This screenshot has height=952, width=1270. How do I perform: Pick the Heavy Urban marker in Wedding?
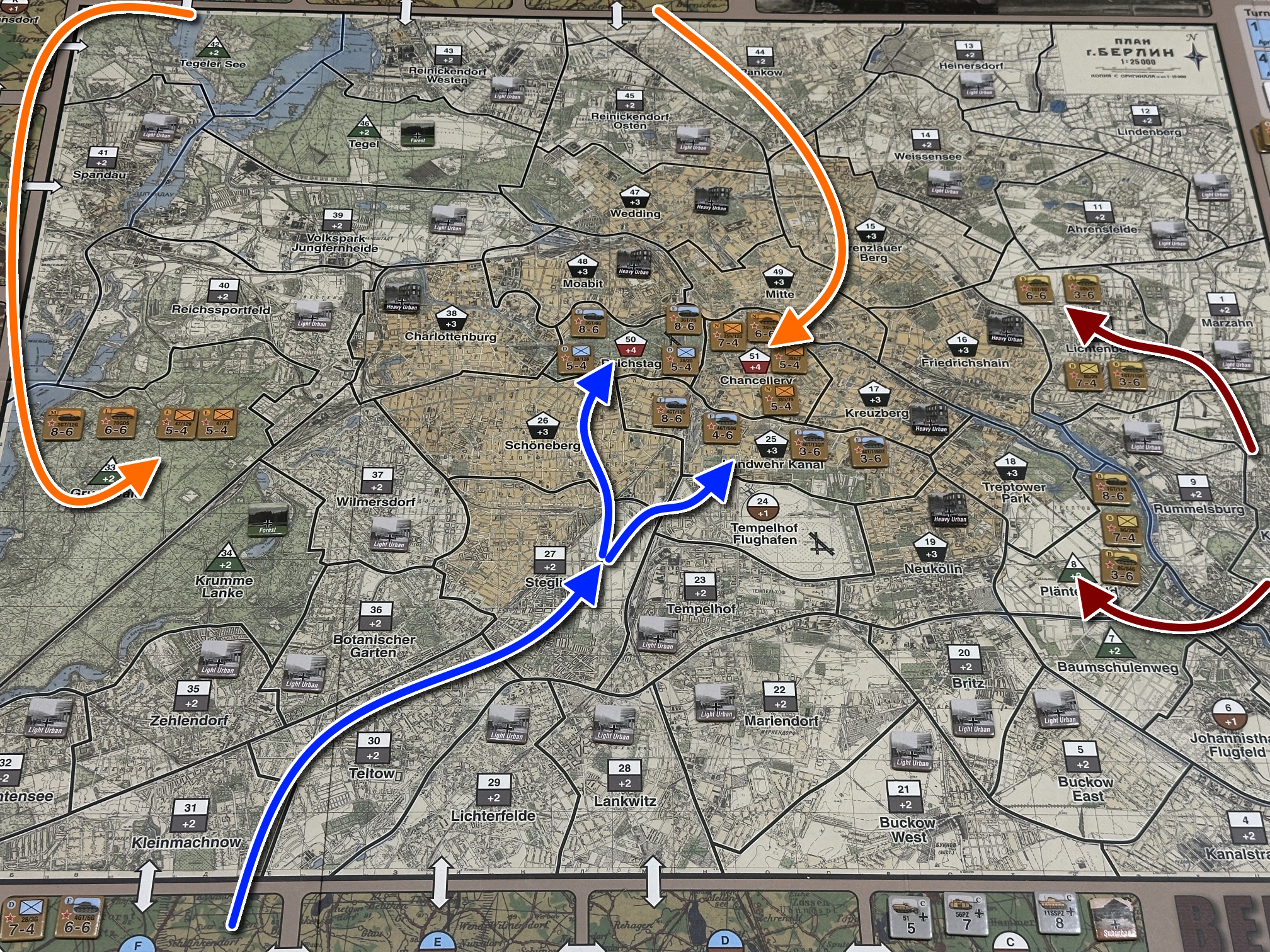click(x=712, y=199)
